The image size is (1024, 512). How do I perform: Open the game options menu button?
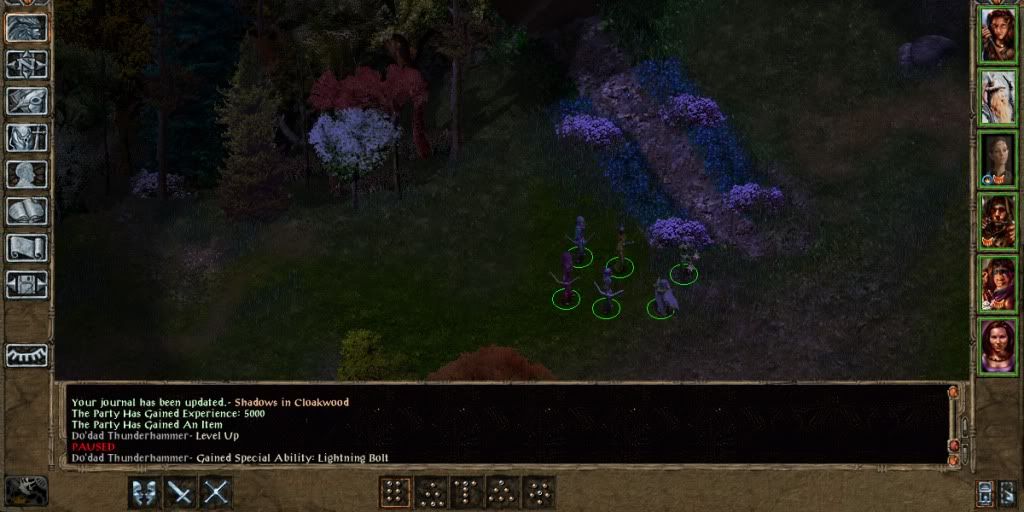(27, 284)
